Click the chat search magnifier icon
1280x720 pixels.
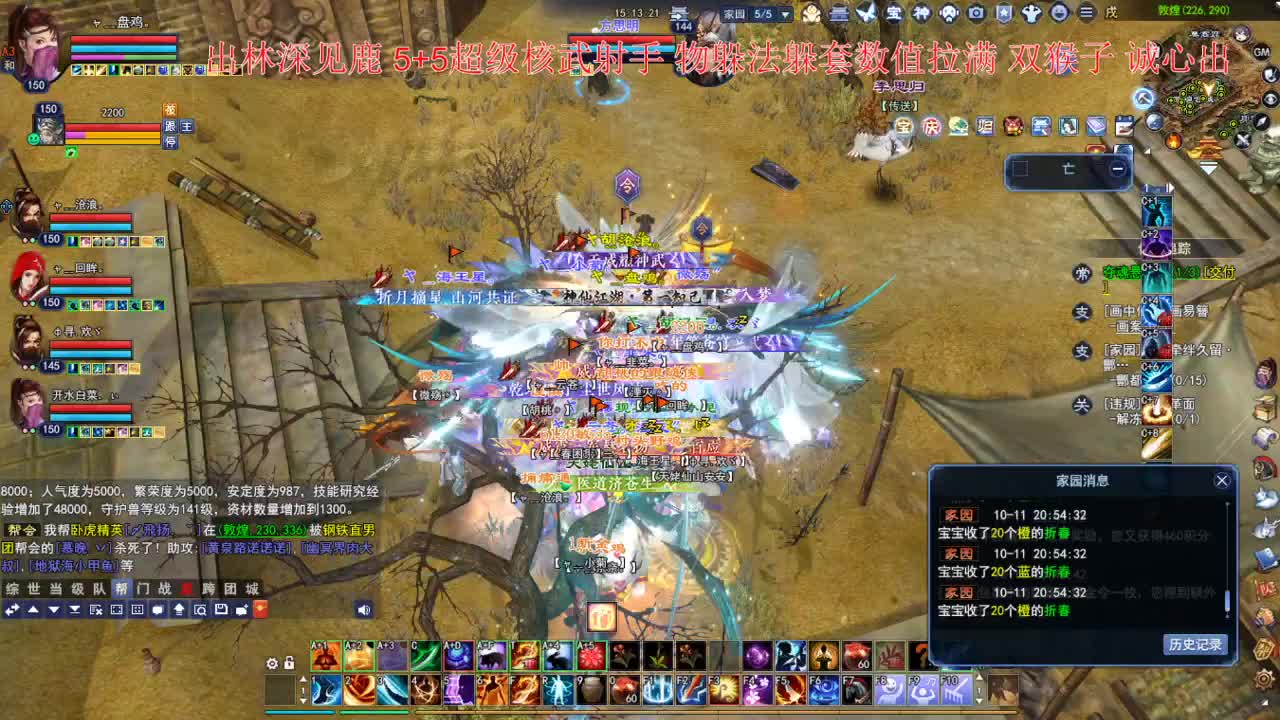click(x=201, y=609)
